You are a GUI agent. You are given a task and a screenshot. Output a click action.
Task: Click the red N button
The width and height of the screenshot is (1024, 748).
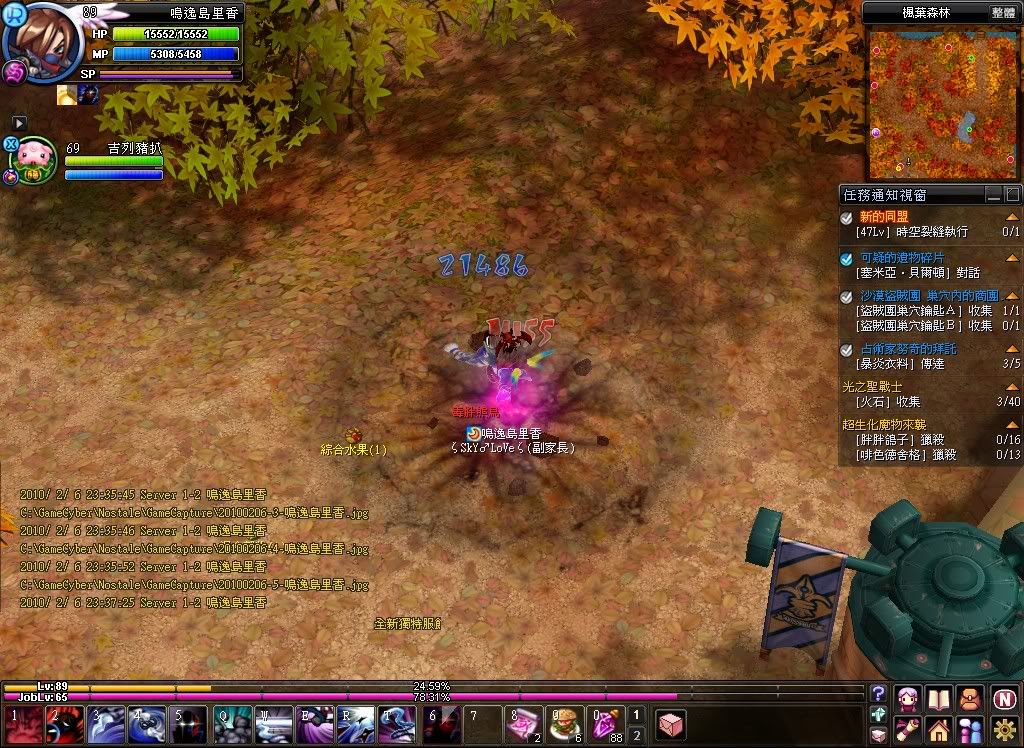click(x=1005, y=698)
